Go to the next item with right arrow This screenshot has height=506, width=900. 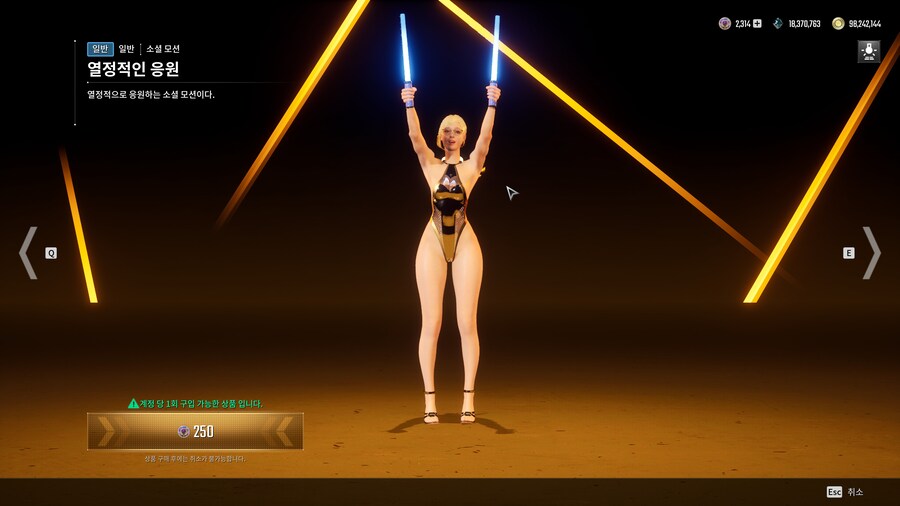pos(871,253)
